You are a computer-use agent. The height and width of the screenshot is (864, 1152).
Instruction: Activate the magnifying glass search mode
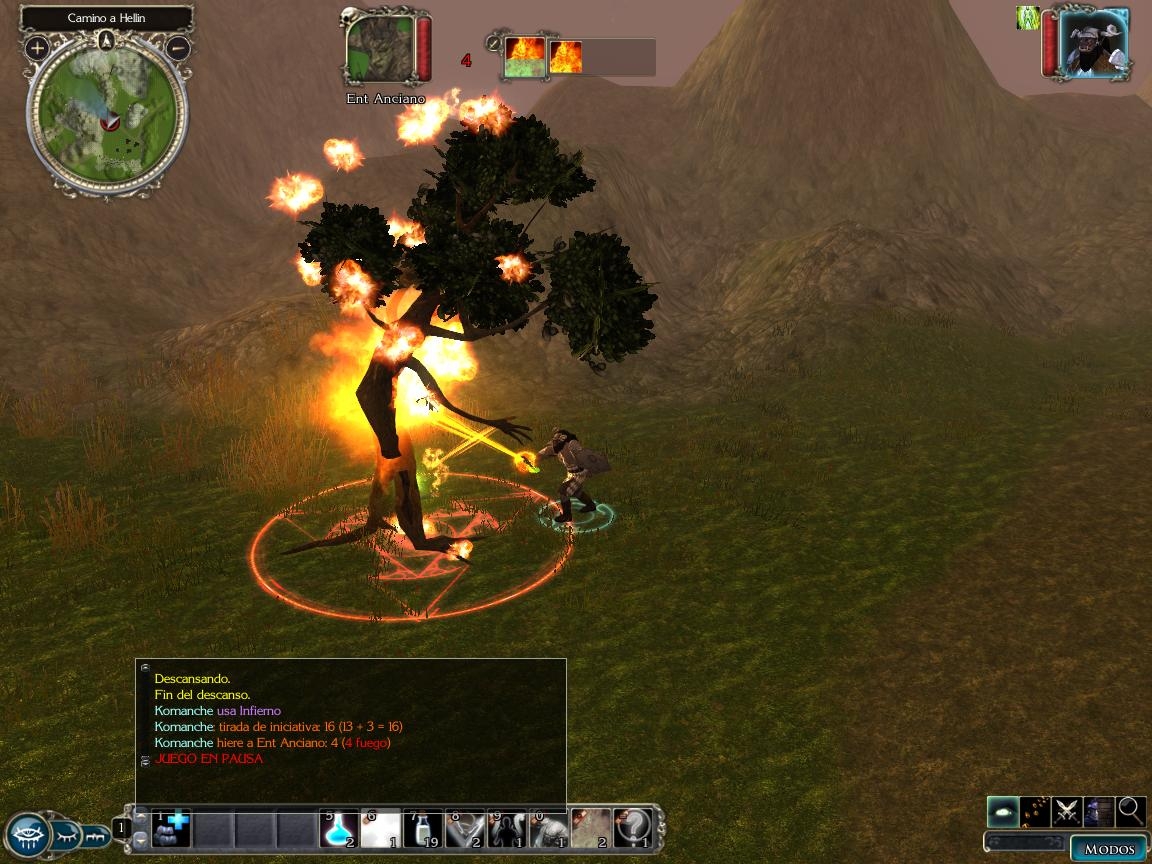1131,811
